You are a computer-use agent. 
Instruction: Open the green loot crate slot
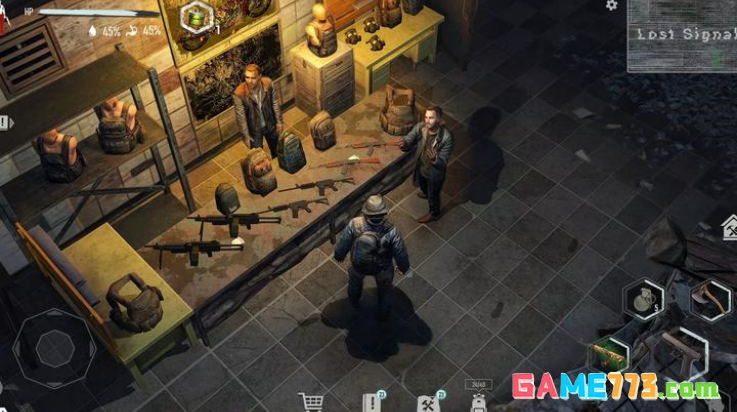[x=609, y=353]
